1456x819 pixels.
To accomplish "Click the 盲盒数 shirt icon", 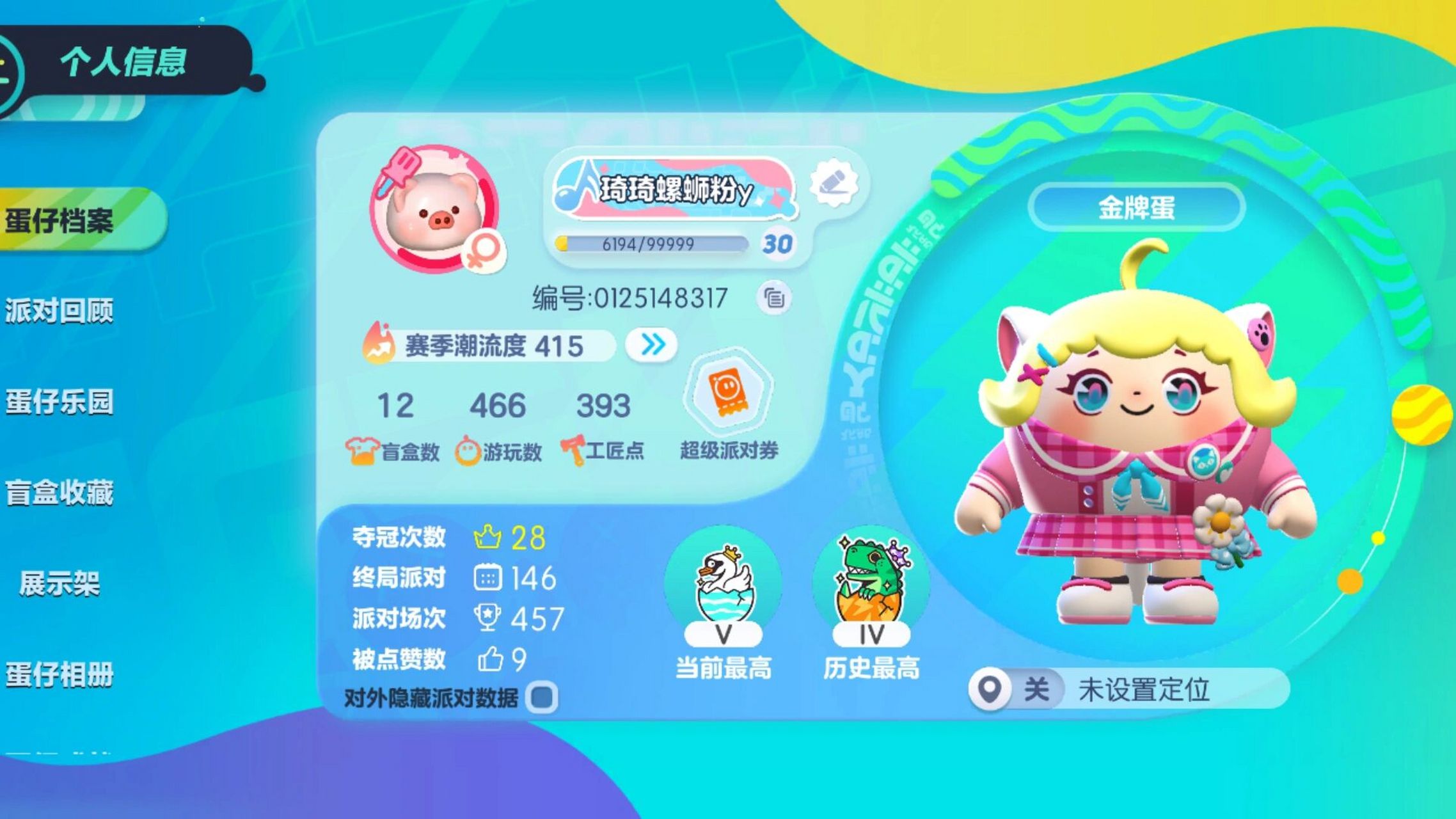I will [x=362, y=448].
